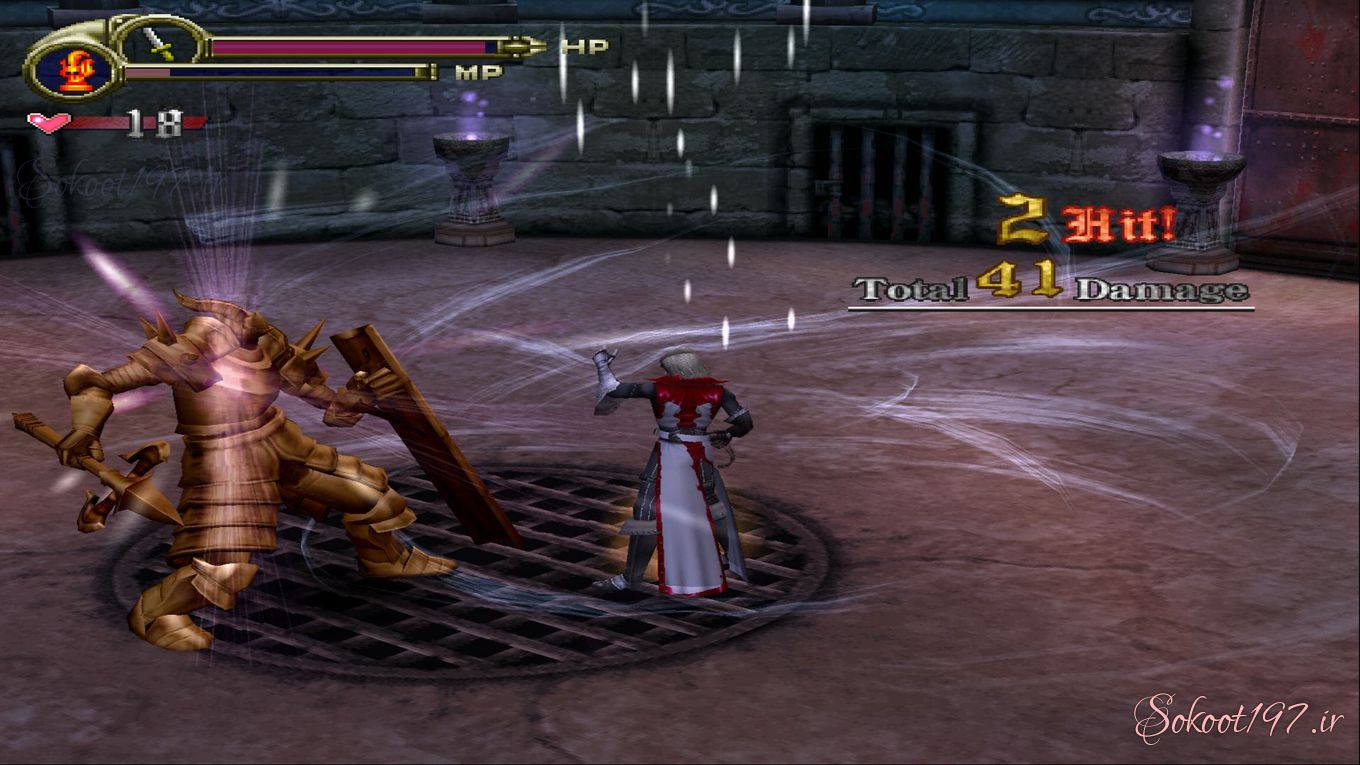Select the dagger sub-weapon icon
The height and width of the screenshot is (765, 1360).
click(159, 45)
